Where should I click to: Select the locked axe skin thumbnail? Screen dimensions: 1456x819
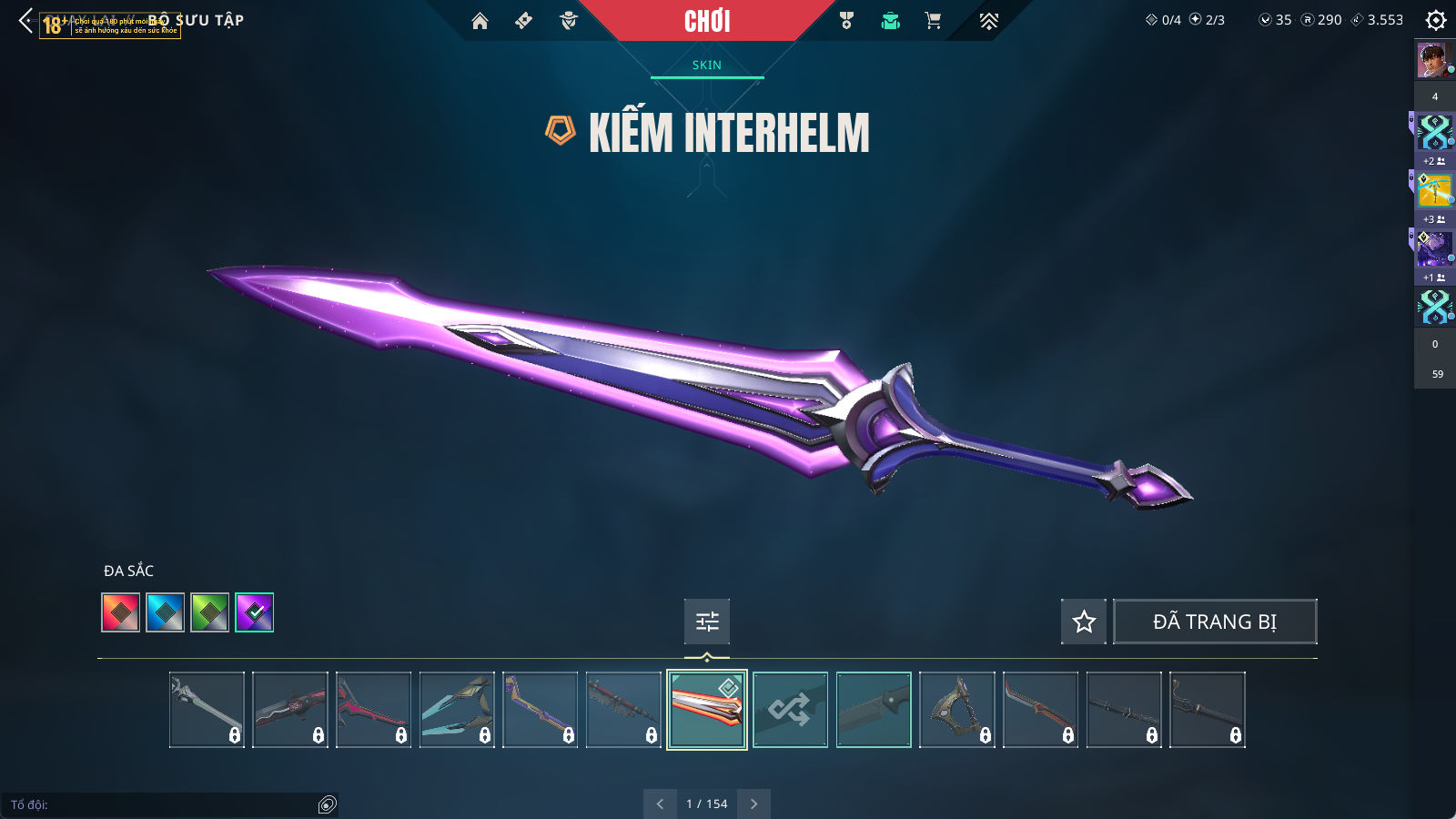coord(957,710)
